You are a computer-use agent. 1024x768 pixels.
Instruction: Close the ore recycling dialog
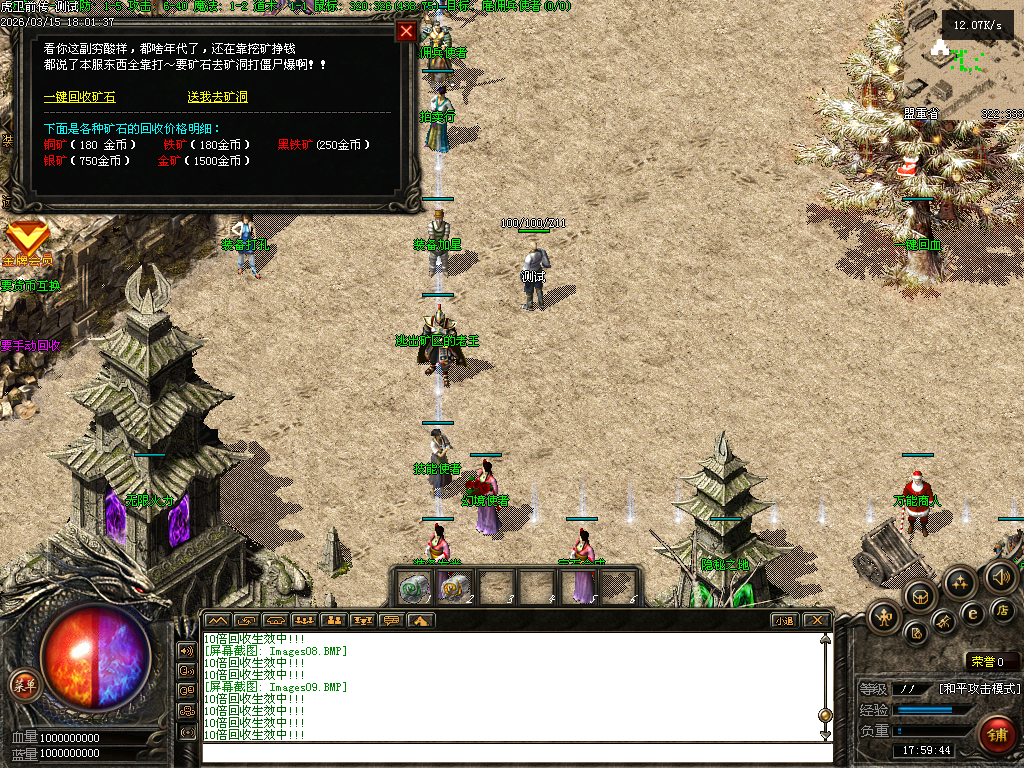[406, 31]
